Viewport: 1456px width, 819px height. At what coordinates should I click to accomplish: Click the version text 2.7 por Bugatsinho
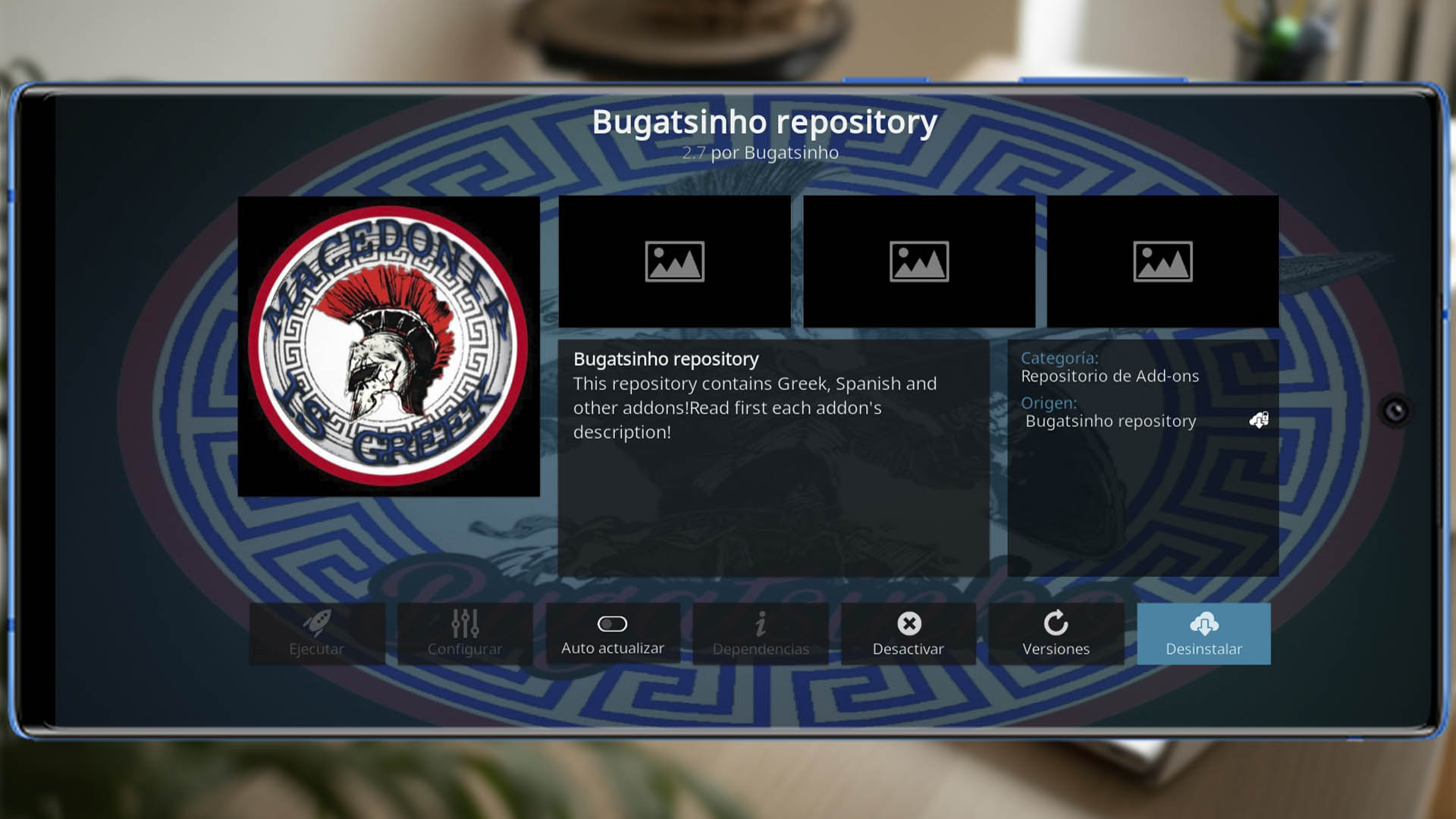click(759, 152)
